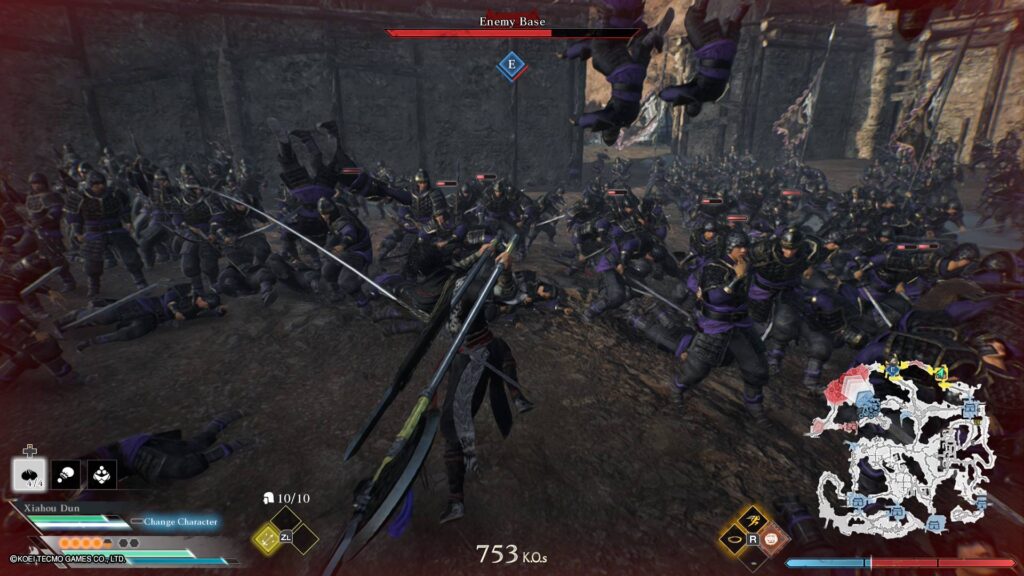Select the round gourd item slot
Viewport: 1024px width, 576px height.
(x=66, y=473)
